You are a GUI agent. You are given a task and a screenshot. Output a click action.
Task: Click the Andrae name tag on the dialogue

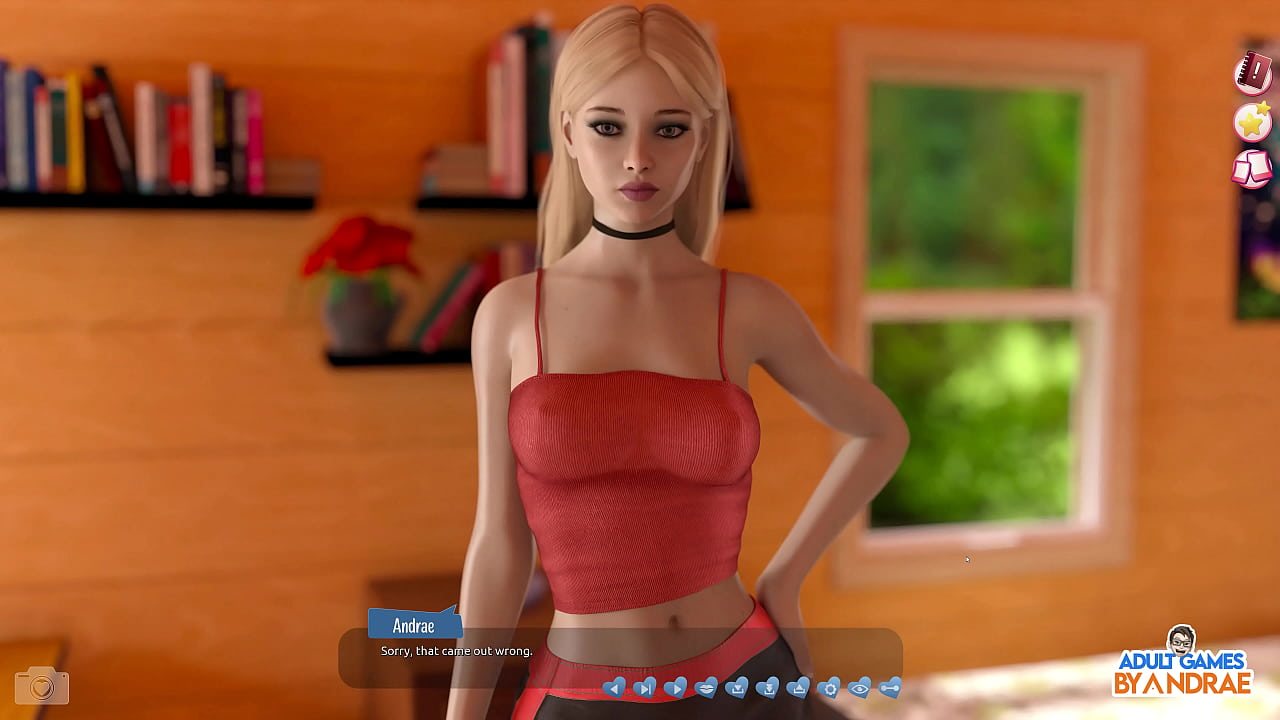[x=414, y=625]
